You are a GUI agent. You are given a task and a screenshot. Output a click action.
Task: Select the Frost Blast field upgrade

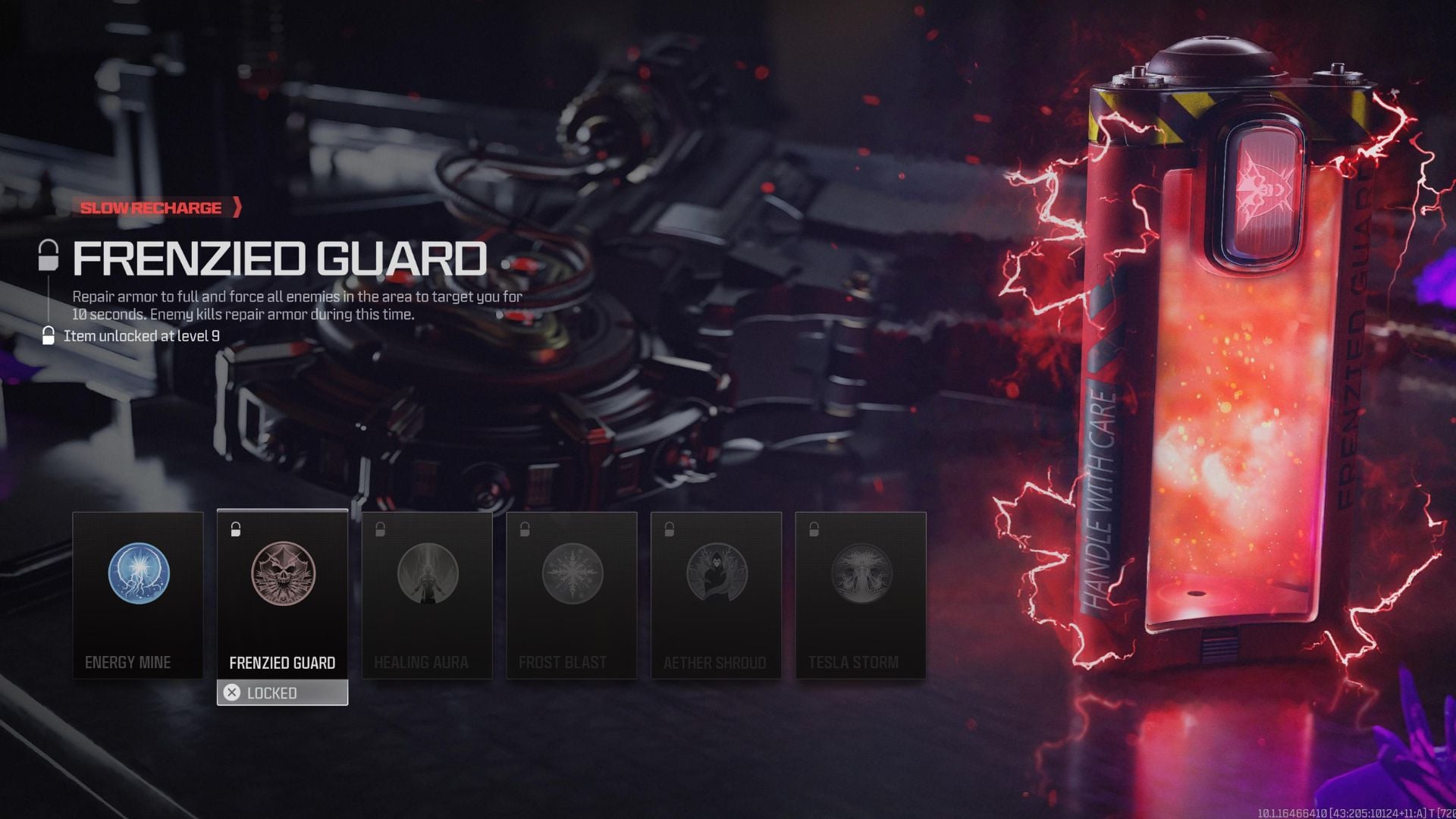[572, 595]
